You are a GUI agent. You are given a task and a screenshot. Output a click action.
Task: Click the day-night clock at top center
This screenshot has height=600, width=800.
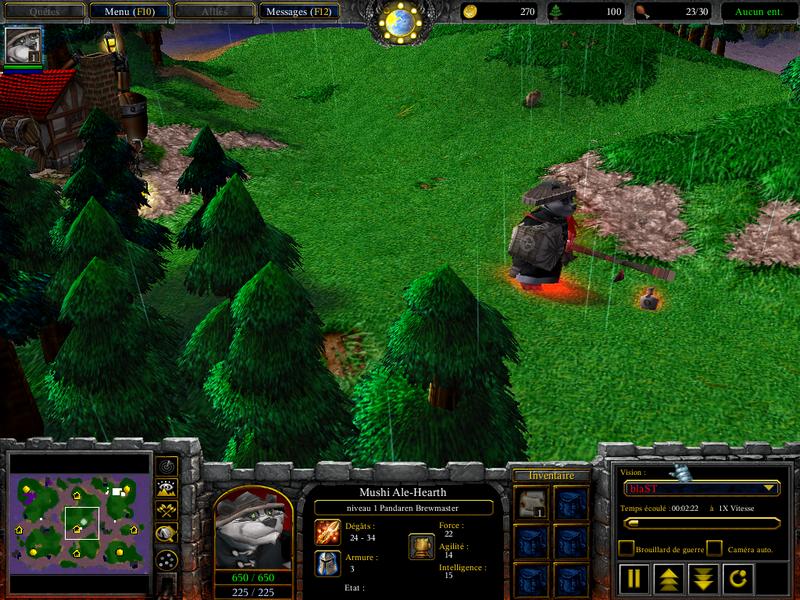point(401,22)
